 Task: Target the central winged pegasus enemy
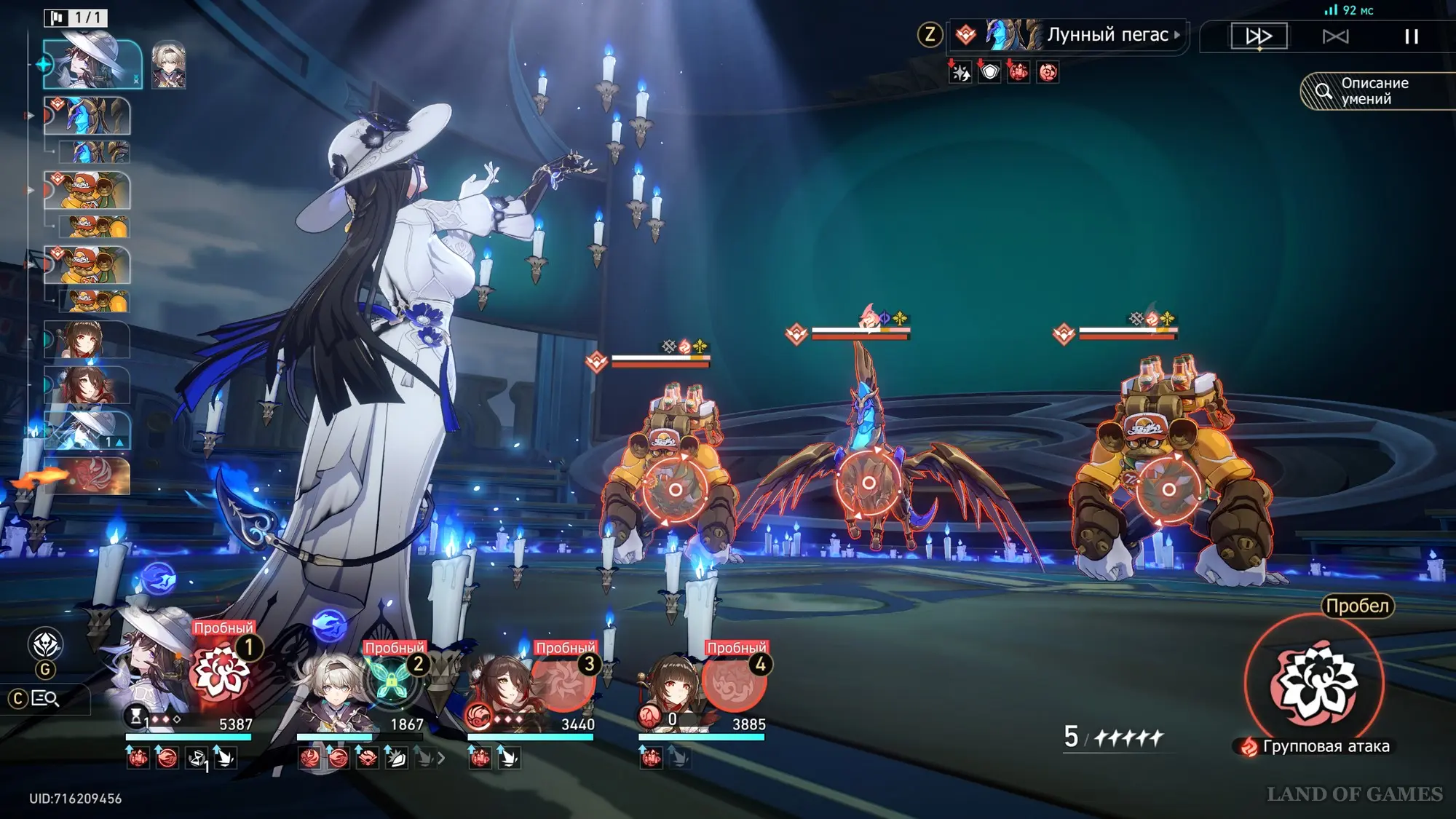(x=868, y=483)
